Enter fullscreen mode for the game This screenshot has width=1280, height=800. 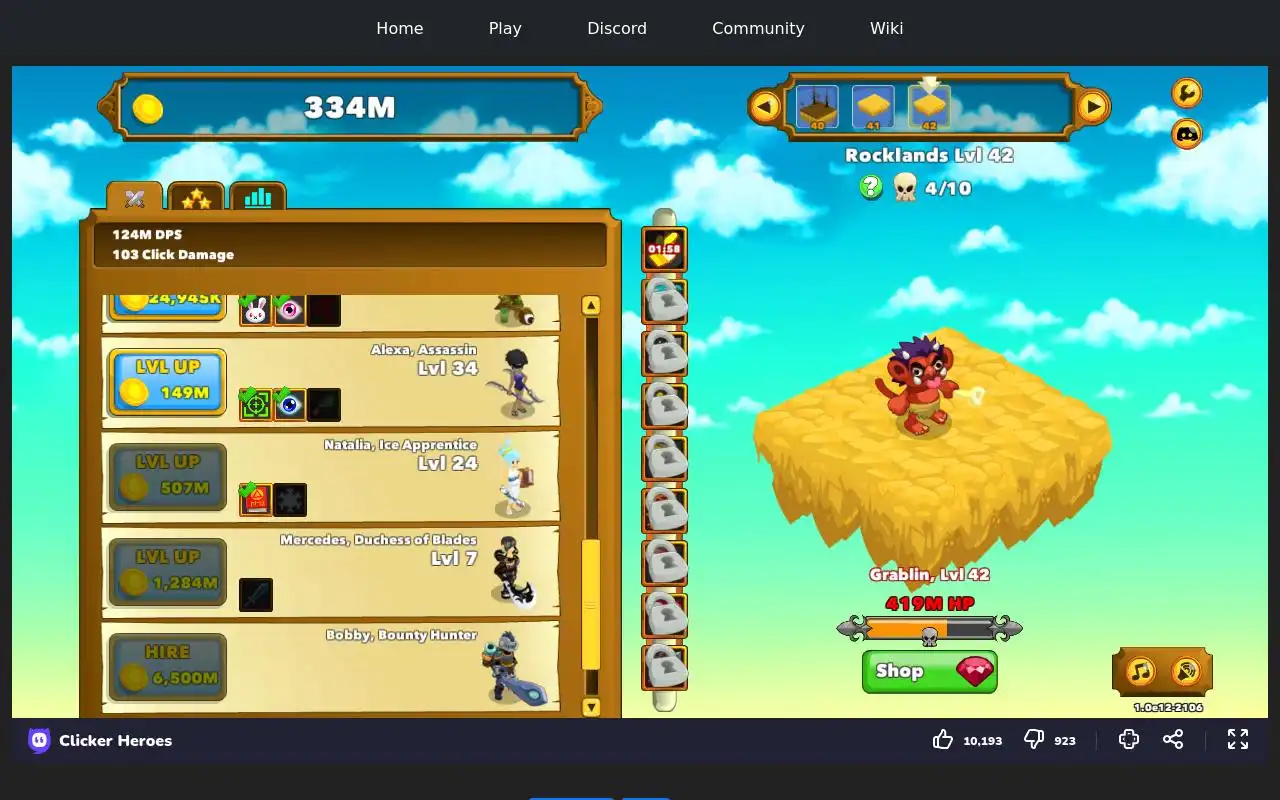click(x=1238, y=739)
